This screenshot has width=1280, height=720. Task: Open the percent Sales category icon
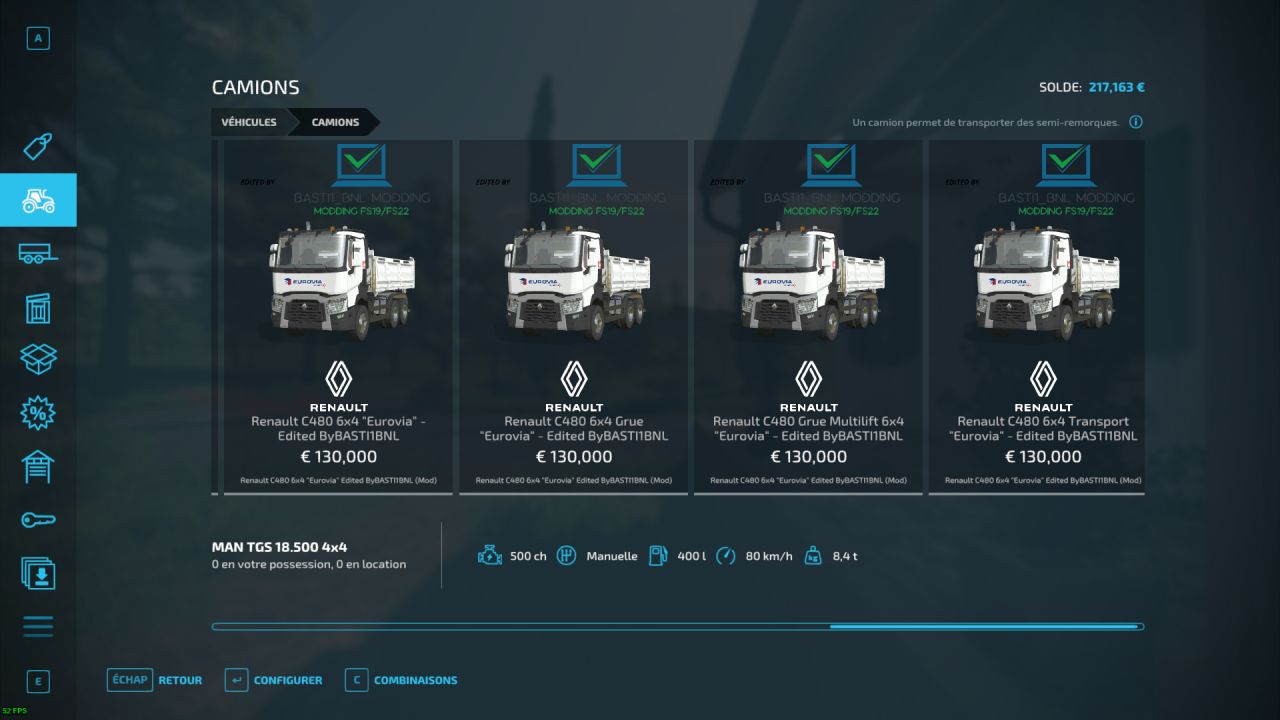(38, 413)
